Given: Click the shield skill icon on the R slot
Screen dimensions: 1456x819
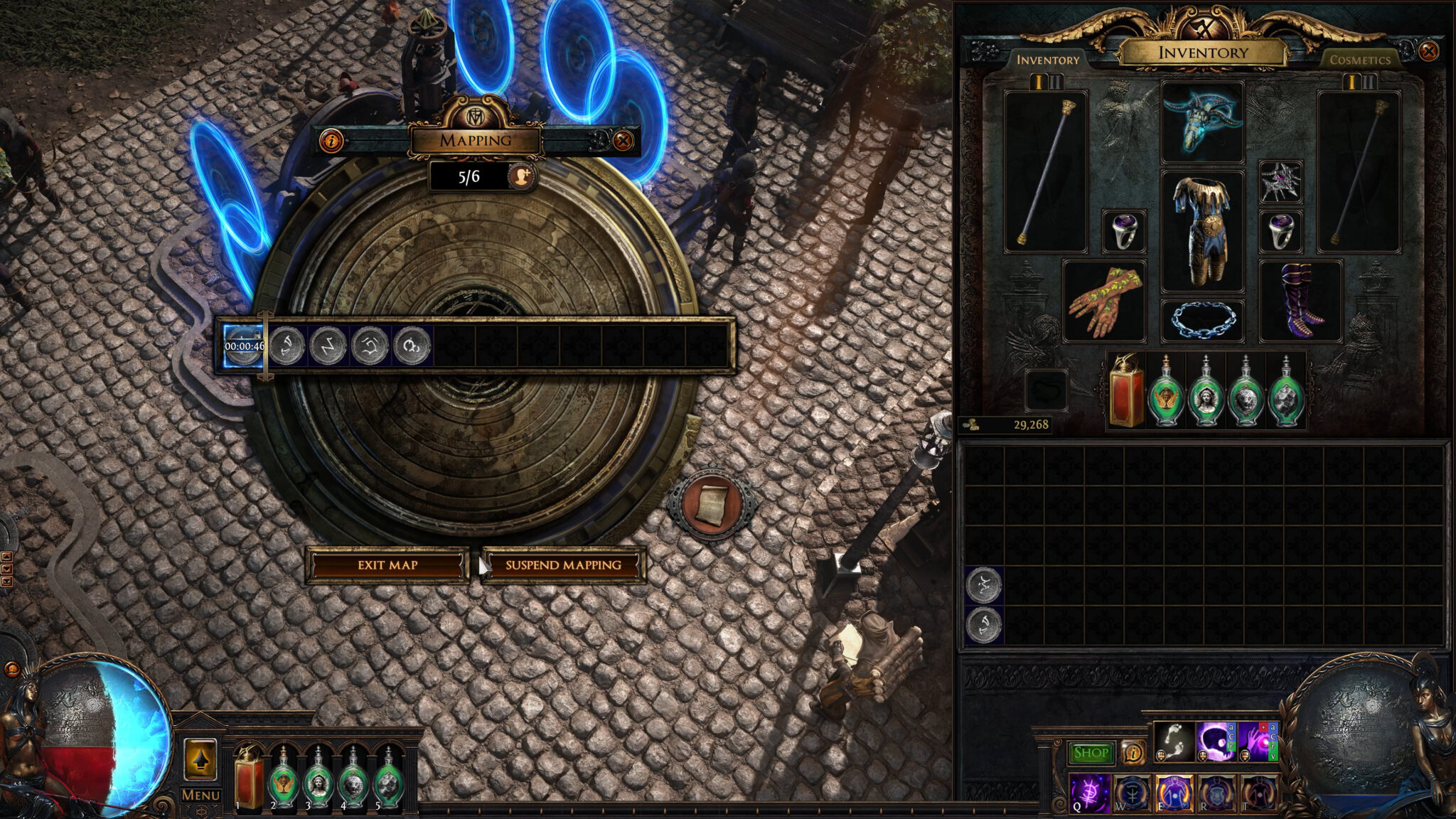Looking at the screenshot, I should 1216,793.
